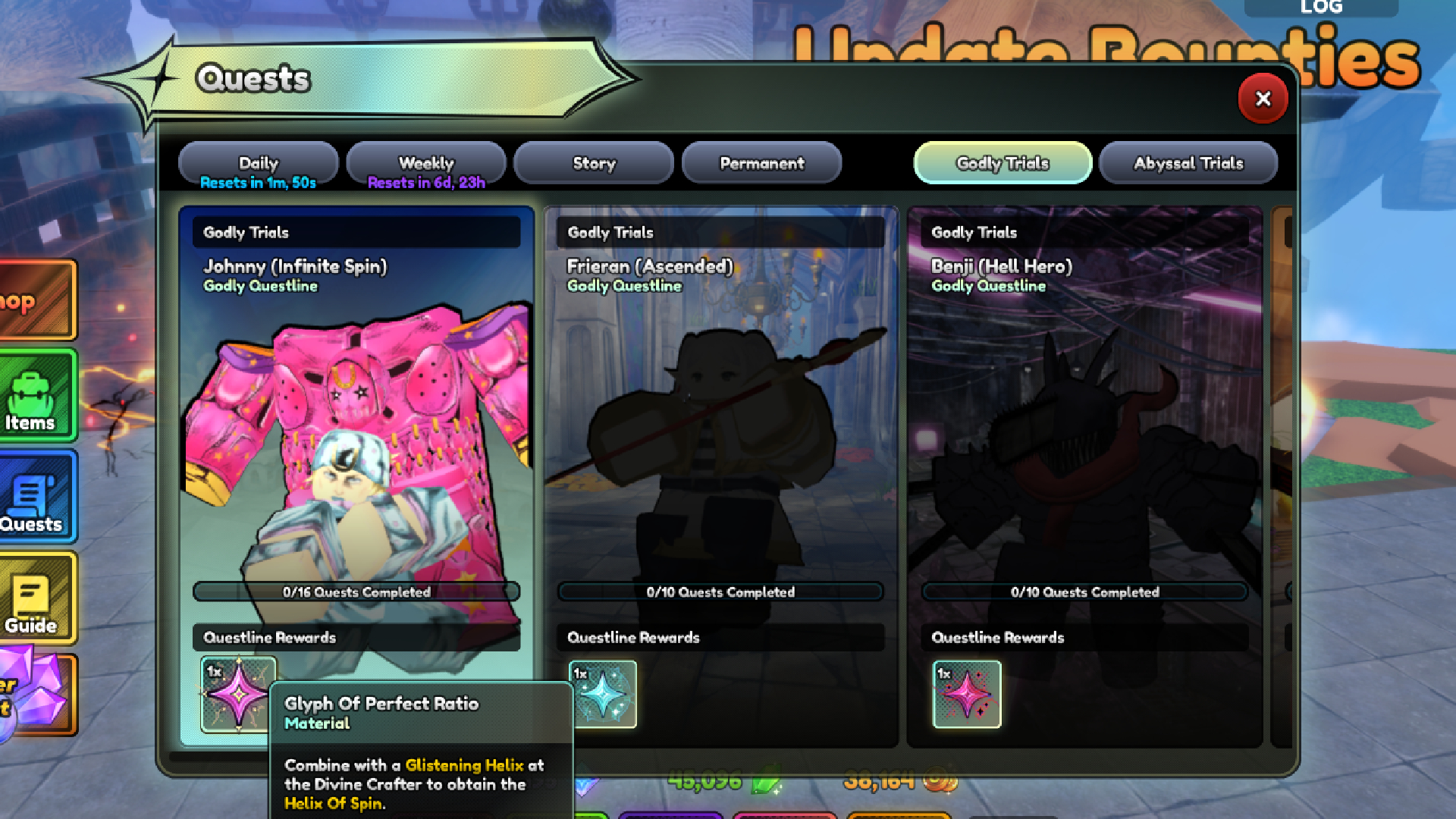Select the Permanent quests tab

click(x=761, y=163)
